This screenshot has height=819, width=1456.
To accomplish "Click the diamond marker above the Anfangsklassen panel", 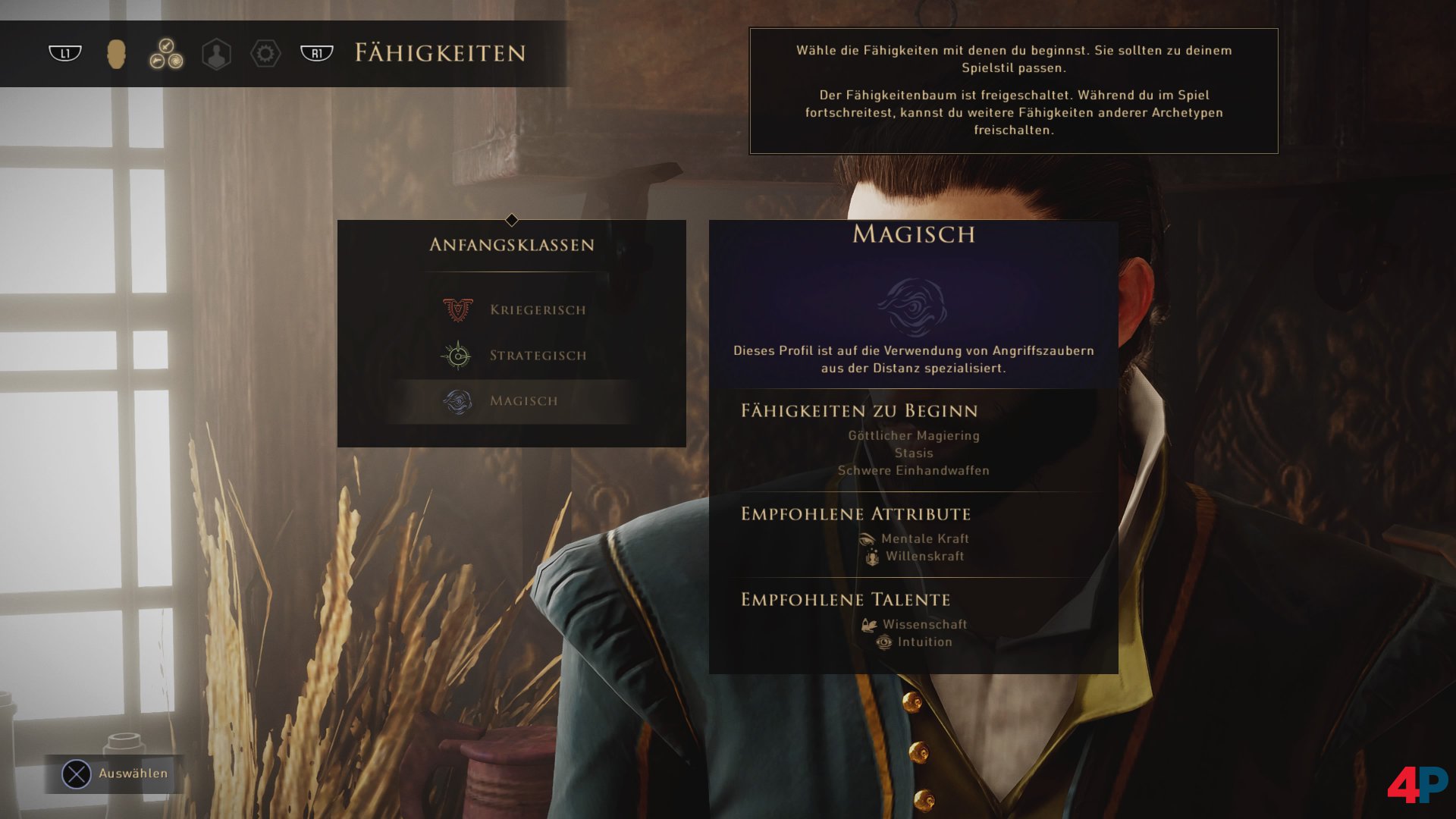I will pos(513,220).
